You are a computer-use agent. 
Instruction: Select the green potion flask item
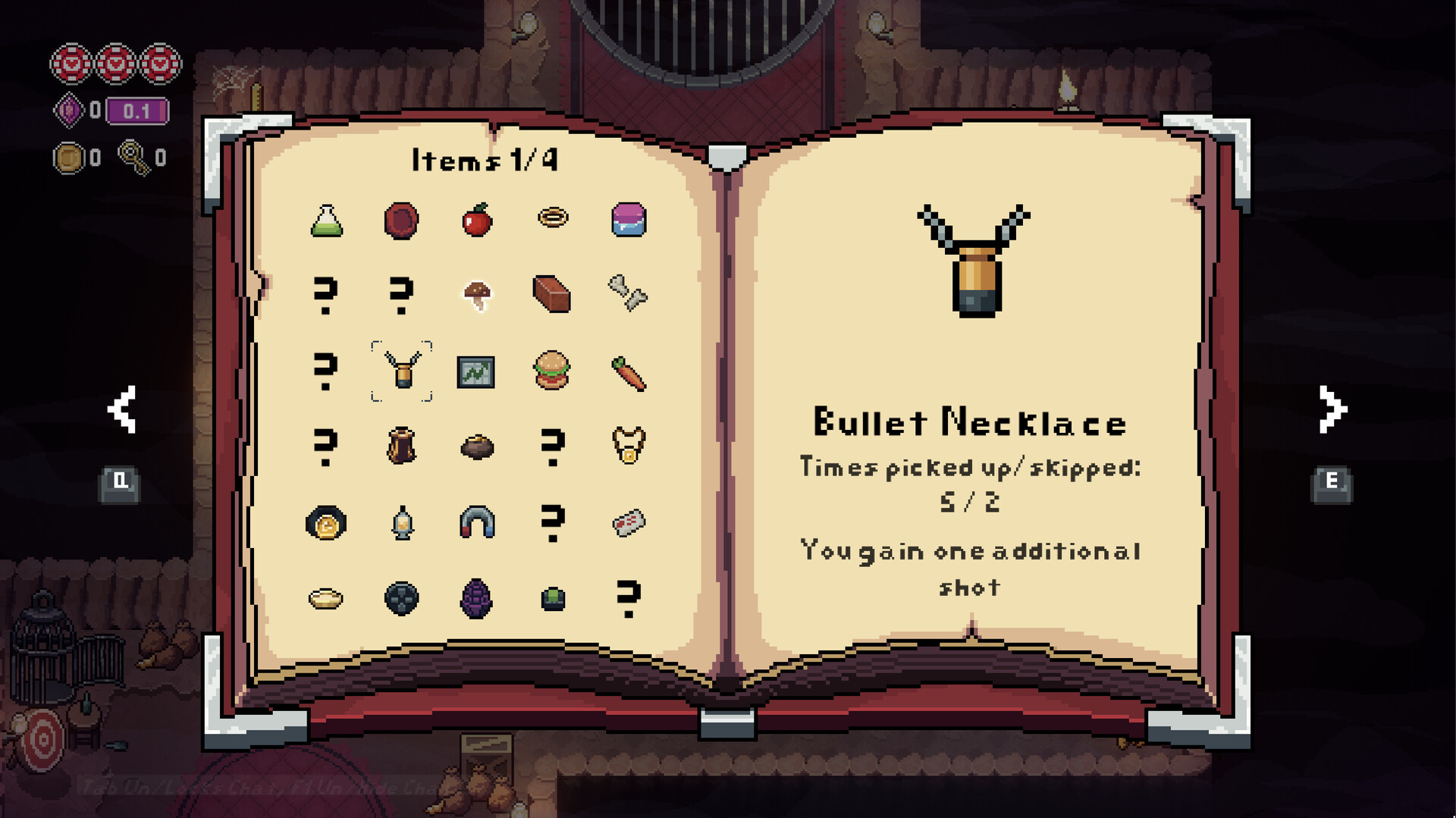pos(326,220)
